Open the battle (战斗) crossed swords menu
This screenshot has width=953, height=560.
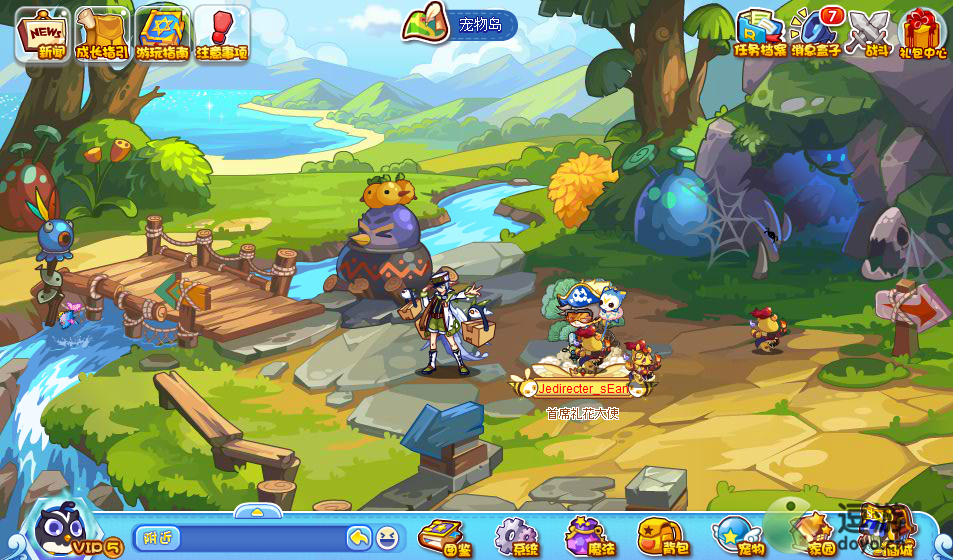[x=868, y=32]
